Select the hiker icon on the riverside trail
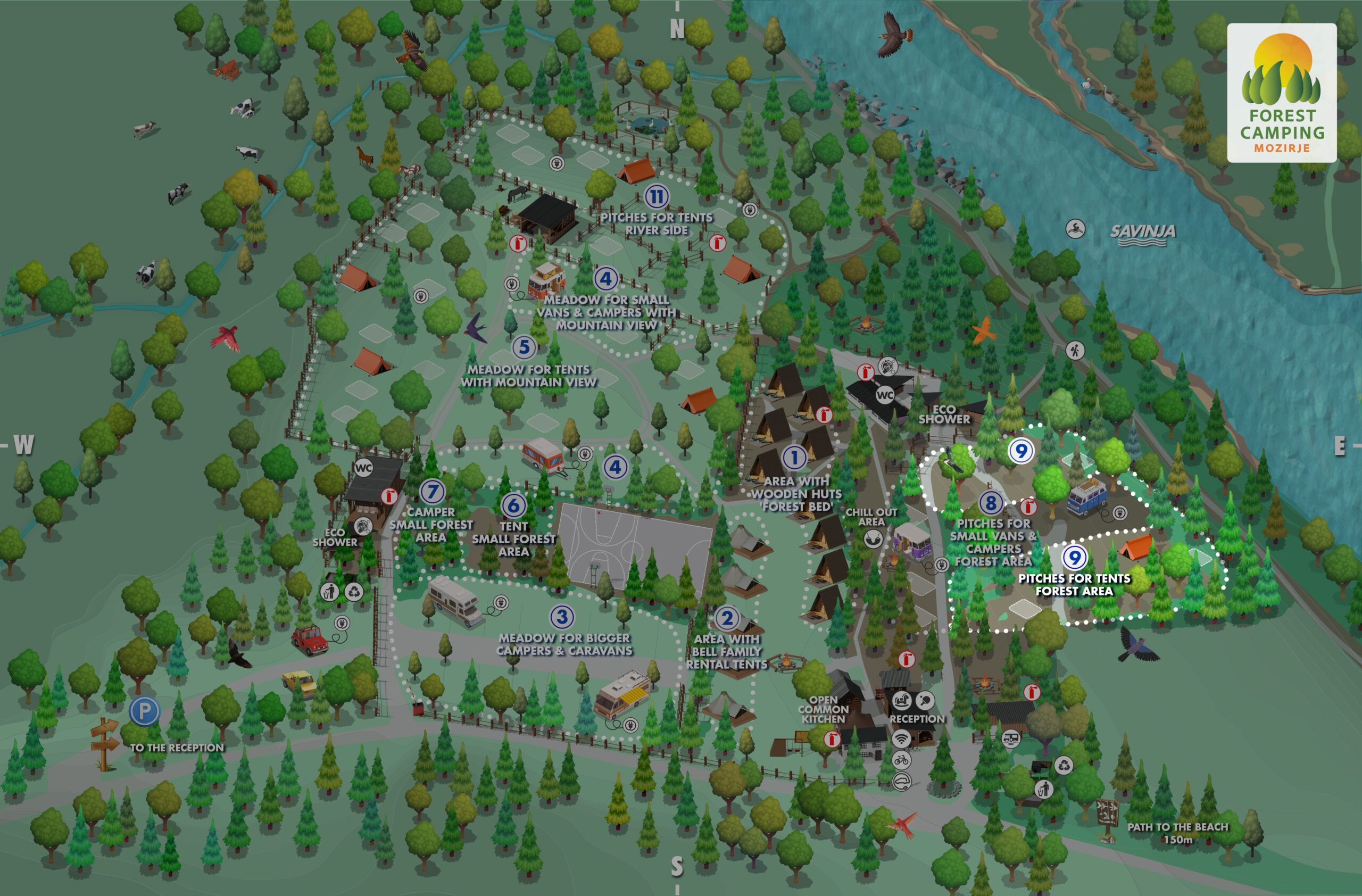Image resolution: width=1362 pixels, height=896 pixels. 1075,350
